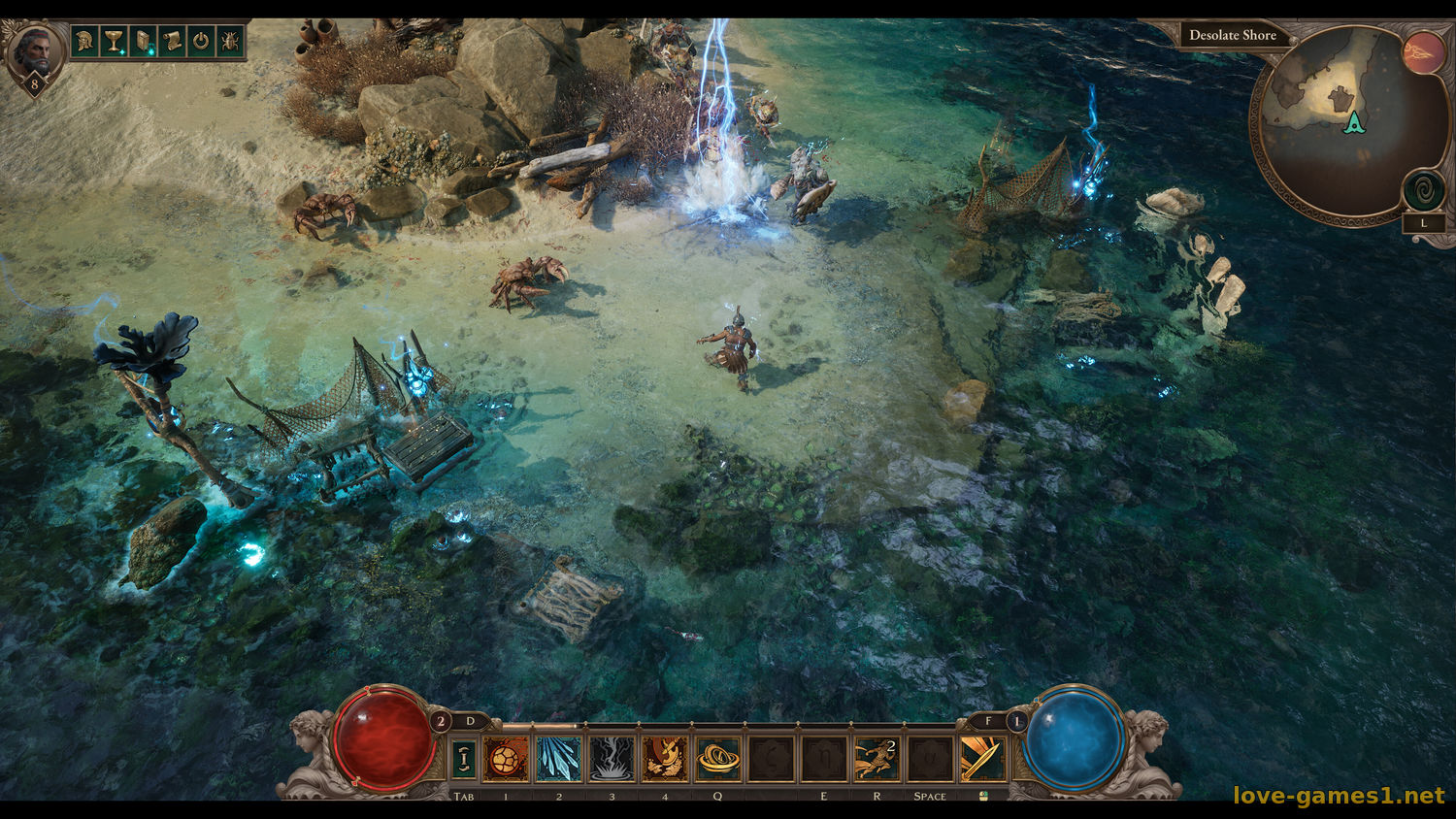Select the golden sword attack skill

pyautogui.click(x=982, y=759)
